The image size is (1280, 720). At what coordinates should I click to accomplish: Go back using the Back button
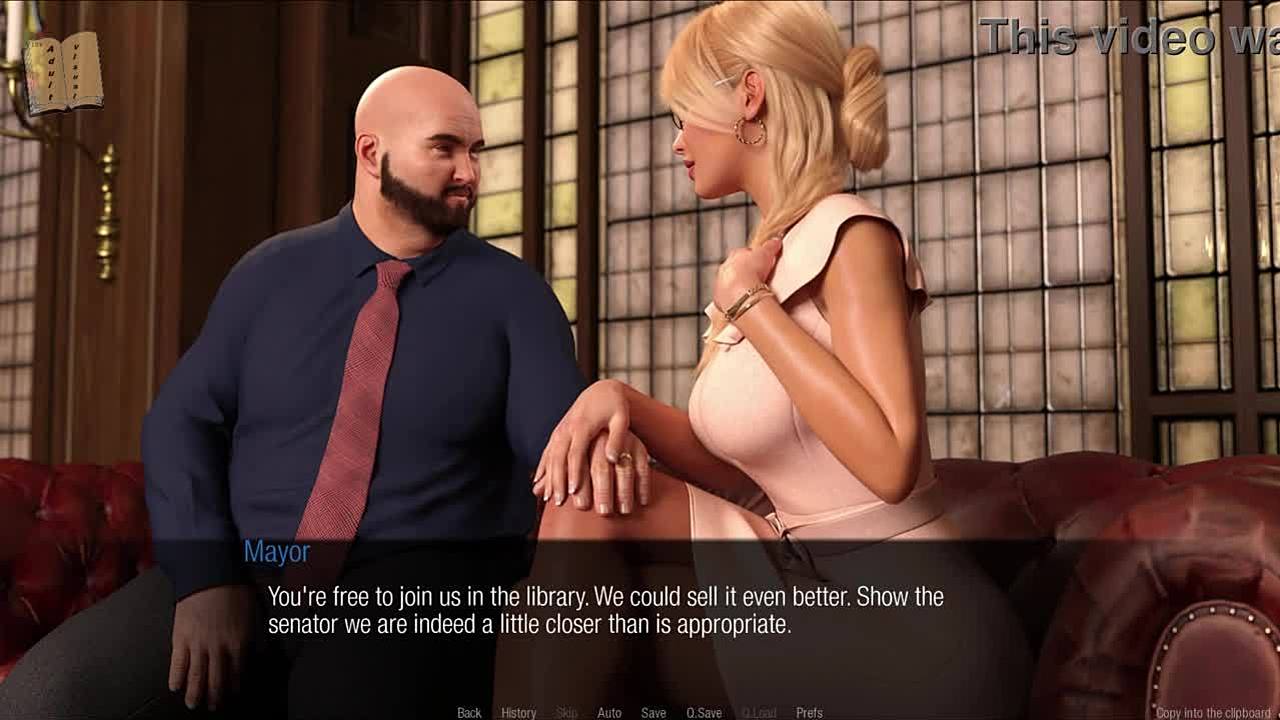point(469,713)
